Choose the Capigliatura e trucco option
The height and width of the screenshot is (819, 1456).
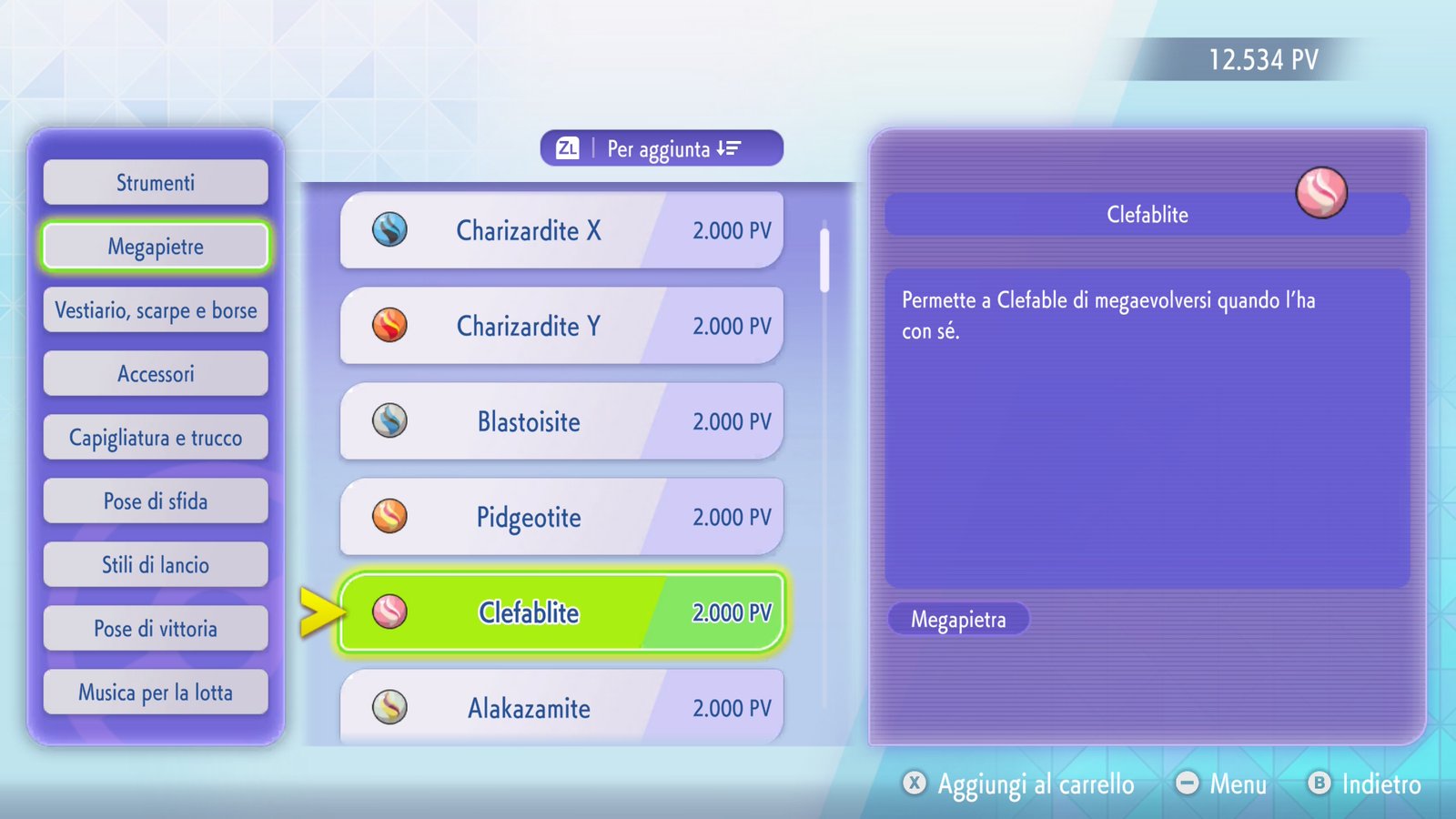pos(155,437)
